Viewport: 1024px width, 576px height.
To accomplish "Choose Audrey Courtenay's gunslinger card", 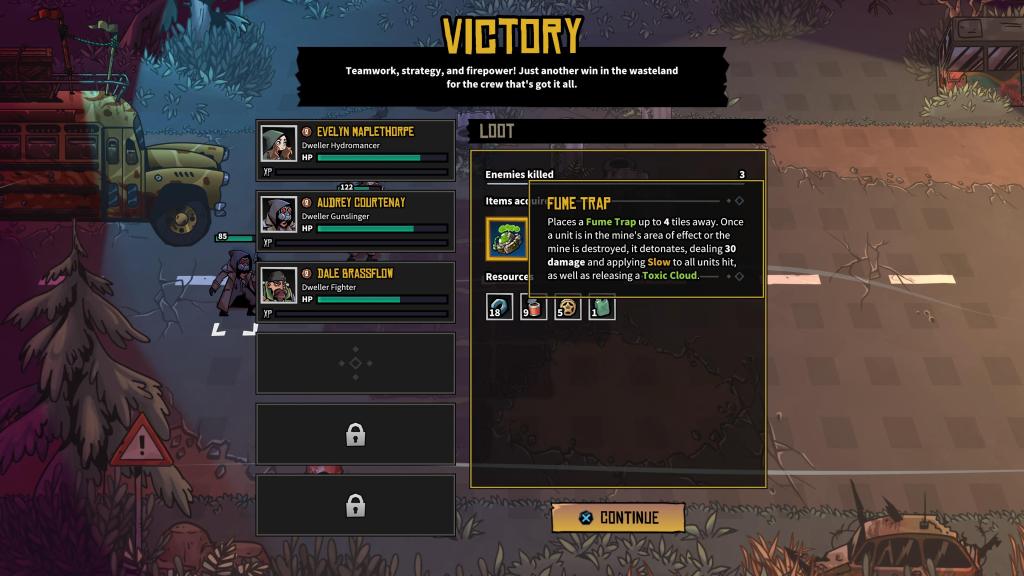I will coord(356,221).
